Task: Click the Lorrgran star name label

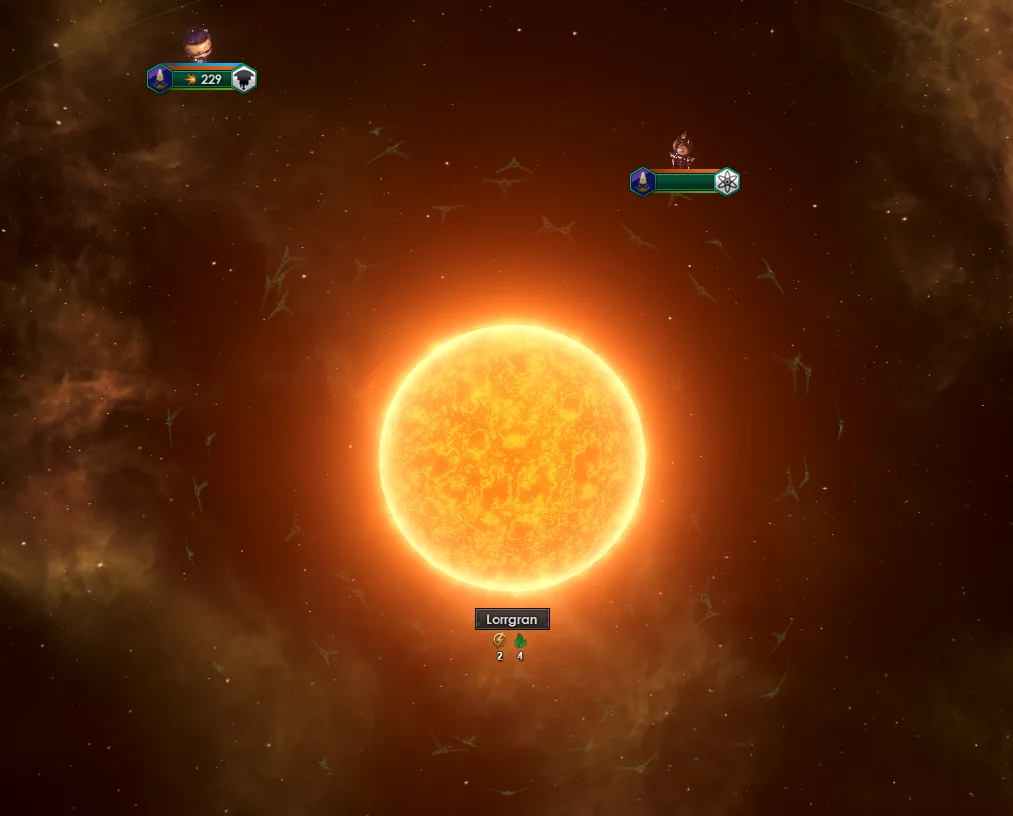Action: [512, 620]
